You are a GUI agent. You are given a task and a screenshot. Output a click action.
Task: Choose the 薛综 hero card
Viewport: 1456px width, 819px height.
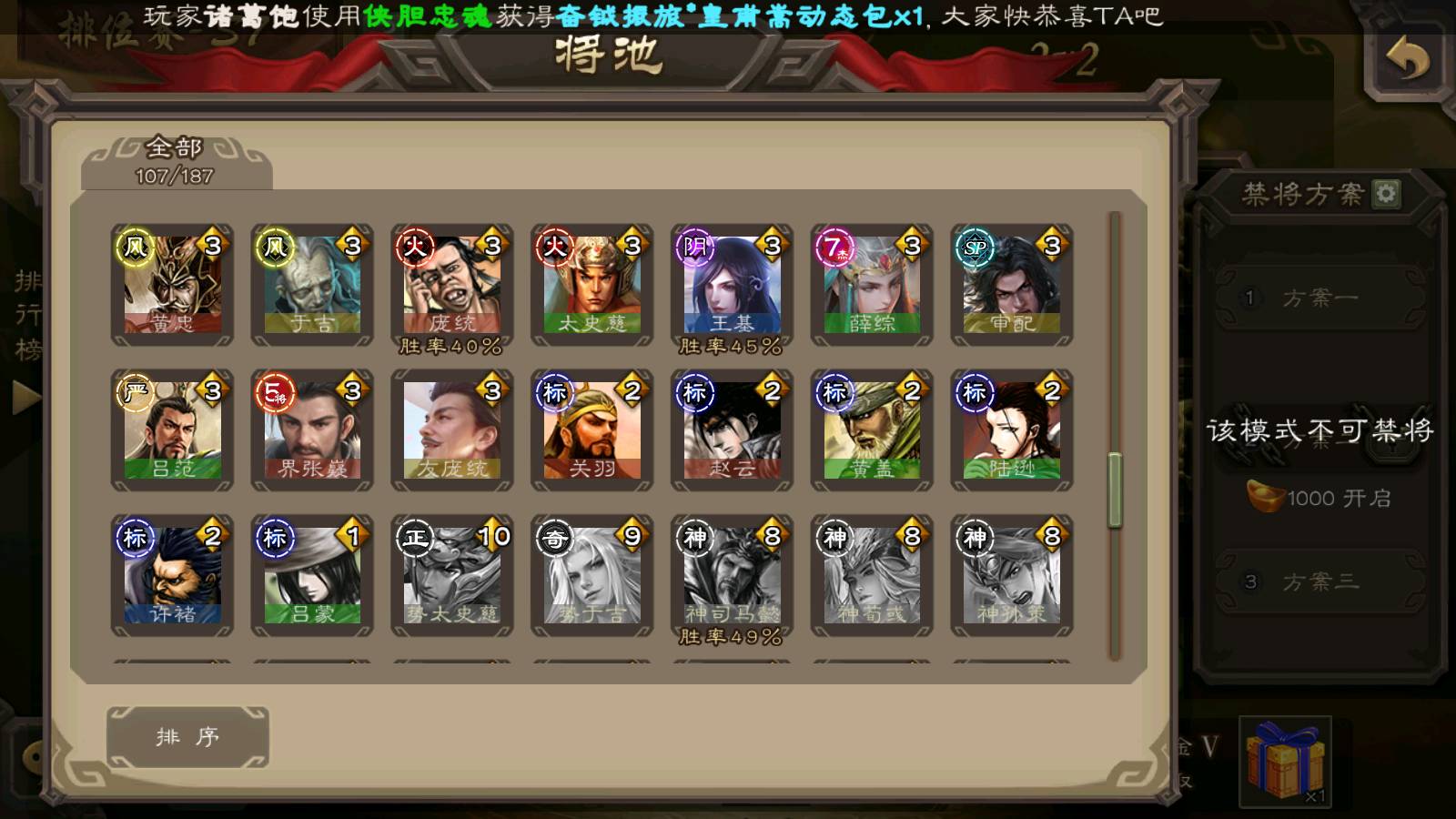[872, 284]
